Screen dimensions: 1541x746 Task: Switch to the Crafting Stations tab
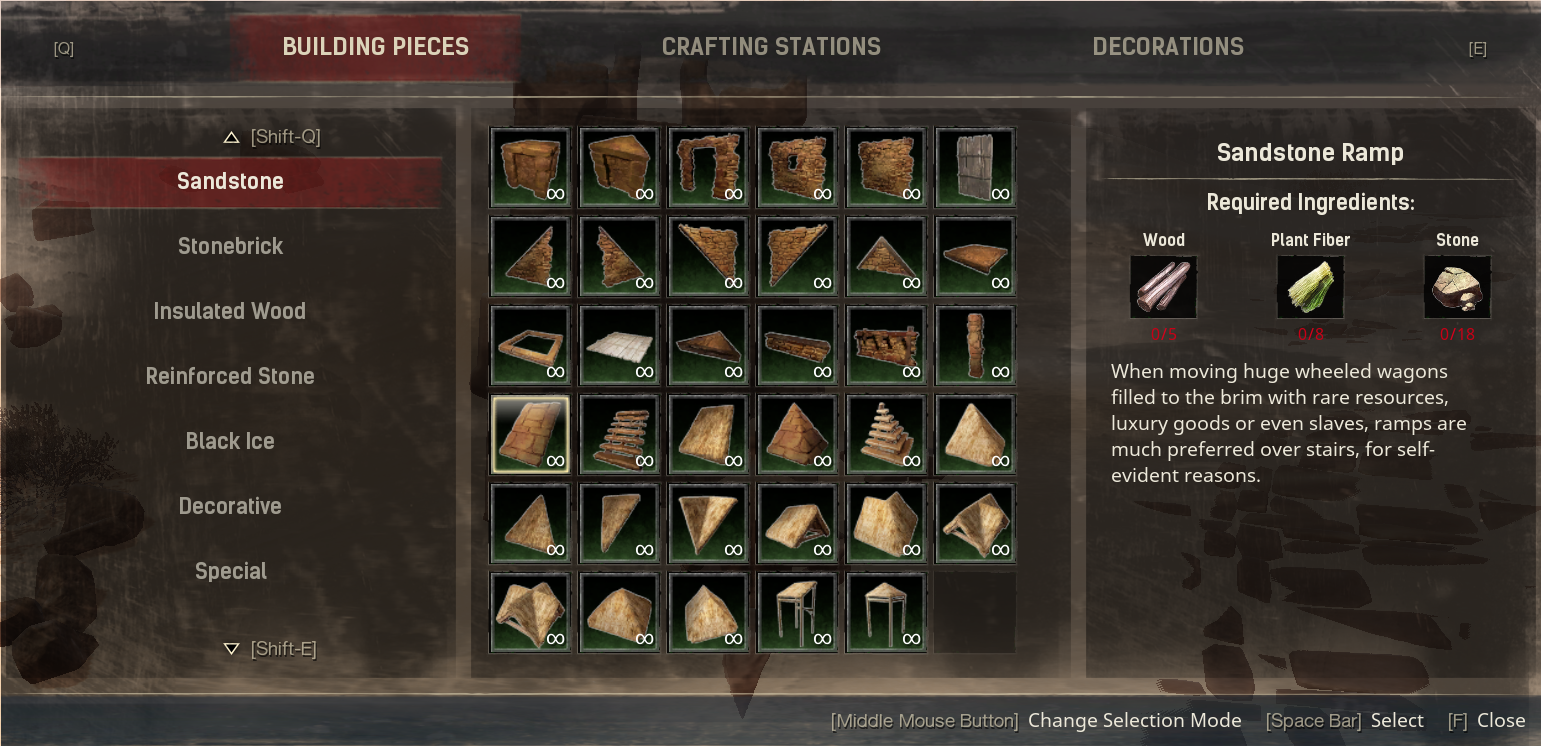tap(771, 47)
